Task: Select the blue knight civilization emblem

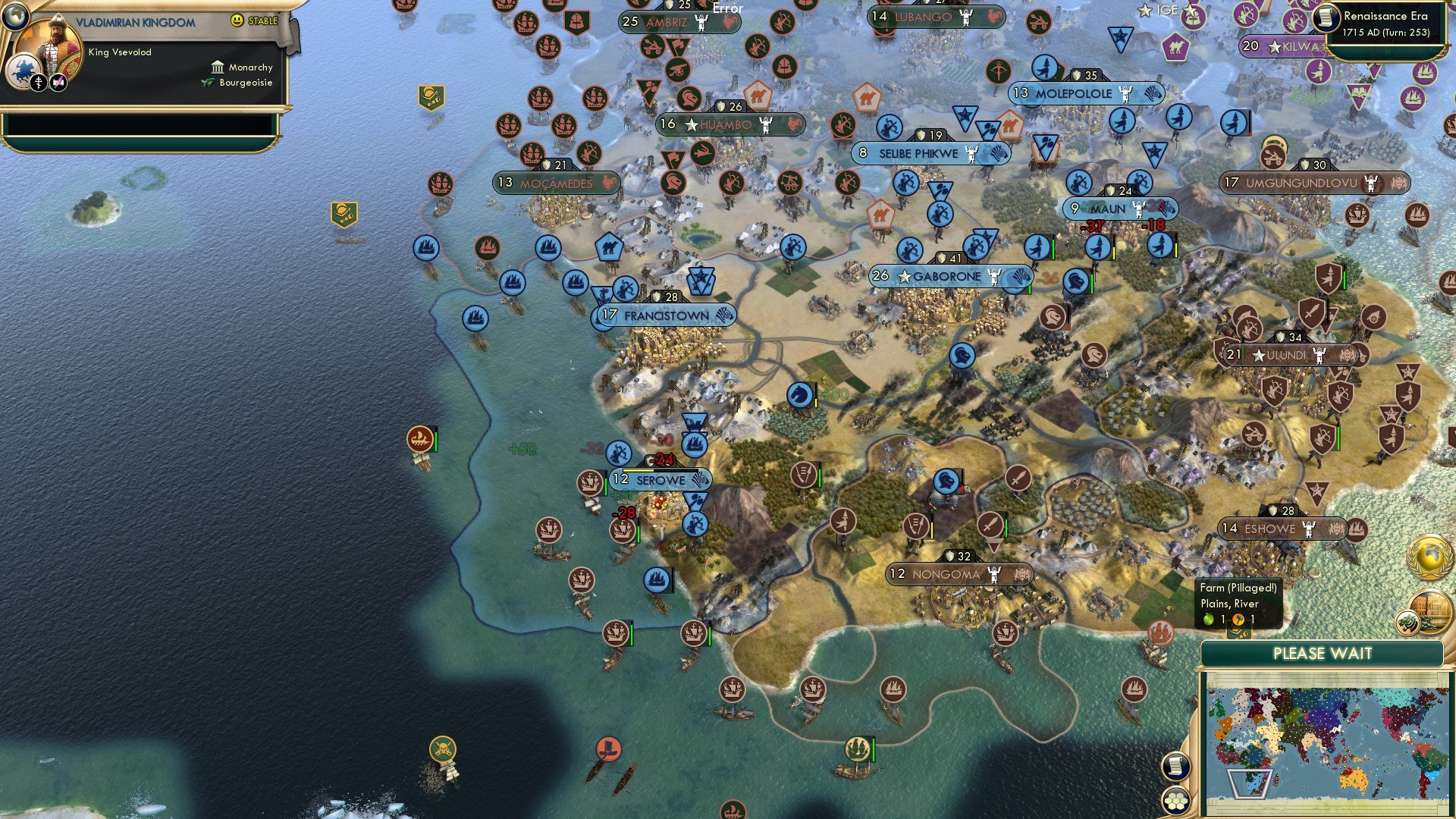Action: (x=24, y=69)
